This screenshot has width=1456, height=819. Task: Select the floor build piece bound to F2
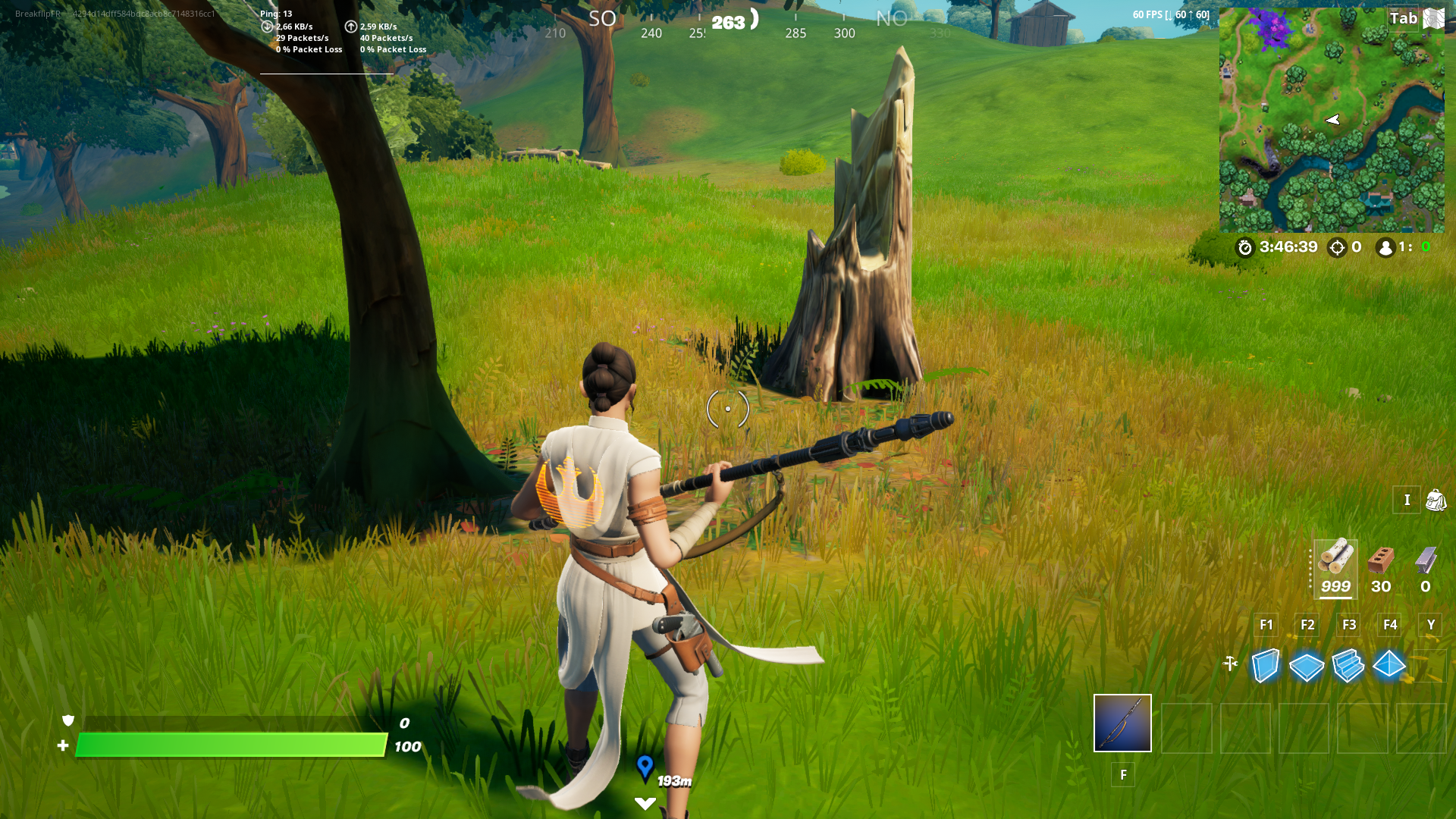[x=1307, y=667]
